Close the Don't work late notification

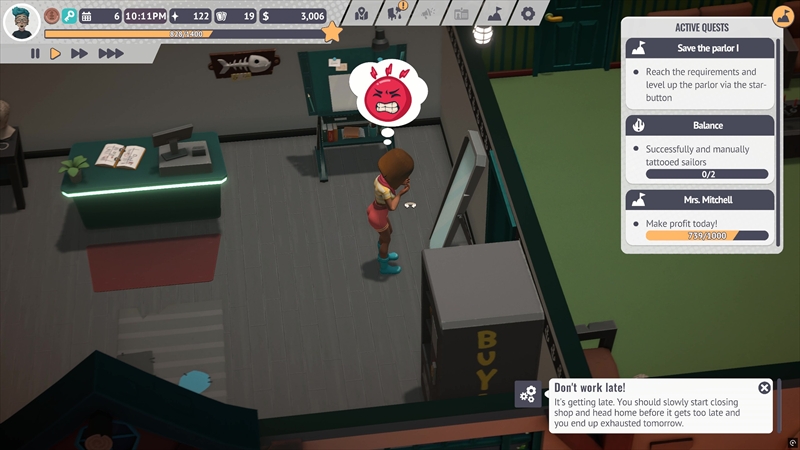pos(765,388)
